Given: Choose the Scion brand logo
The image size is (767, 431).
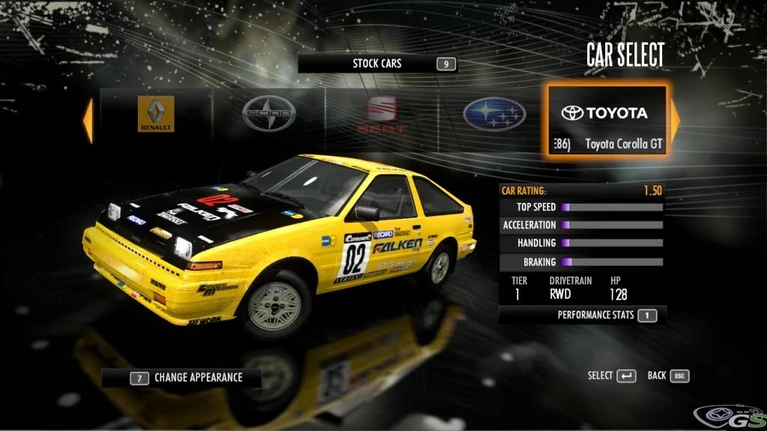Looking at the screenshot, I should [x=269, y=116].
